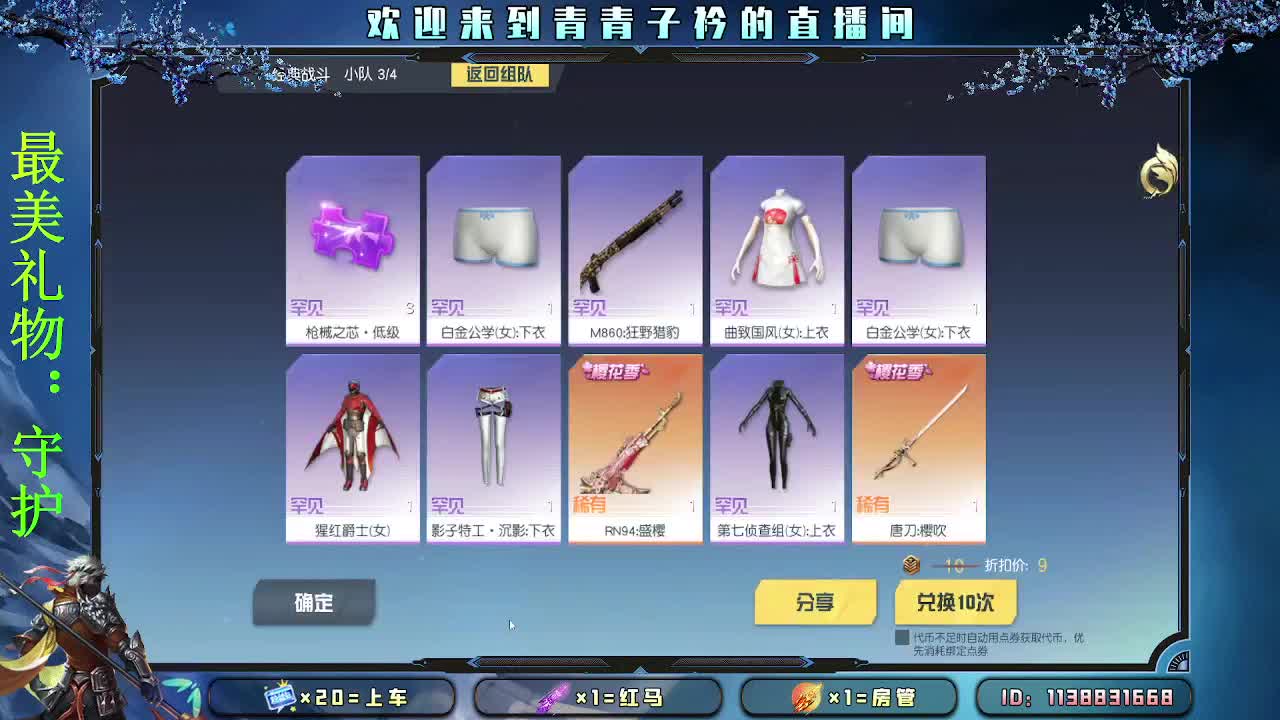This screenshot has height=720, width=1280.
Task: Click 确定 confirm button
Action: (315, 601)
